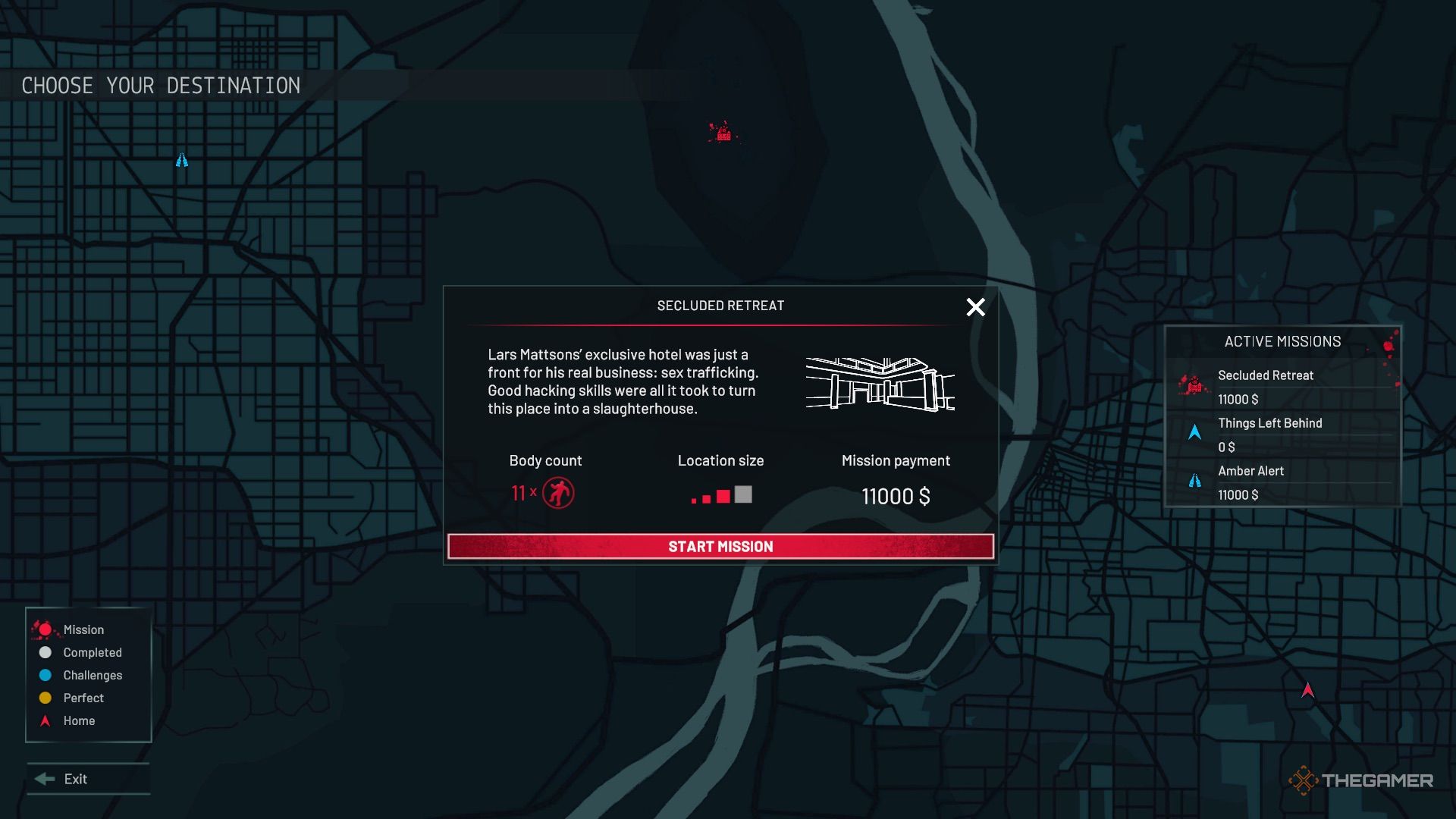The image size is (1456, 819).
Task: Close the Secluded Retreat mission popup
Action: (975, 307)
